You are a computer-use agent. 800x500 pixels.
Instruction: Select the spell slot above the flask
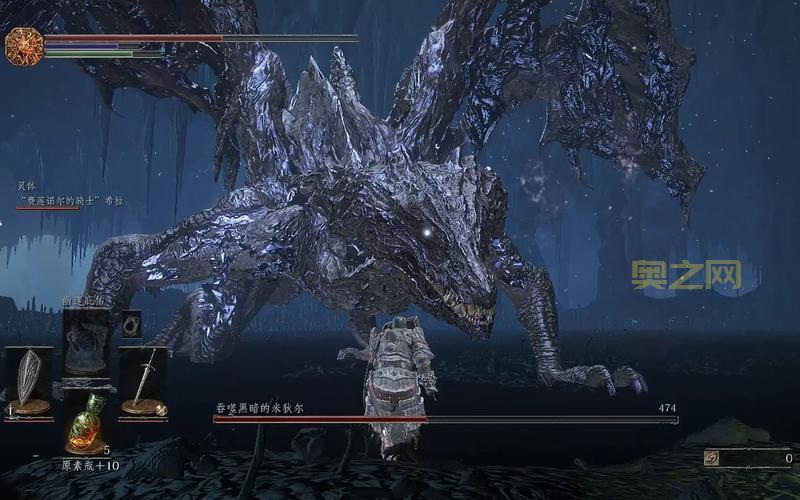point(86,345)
